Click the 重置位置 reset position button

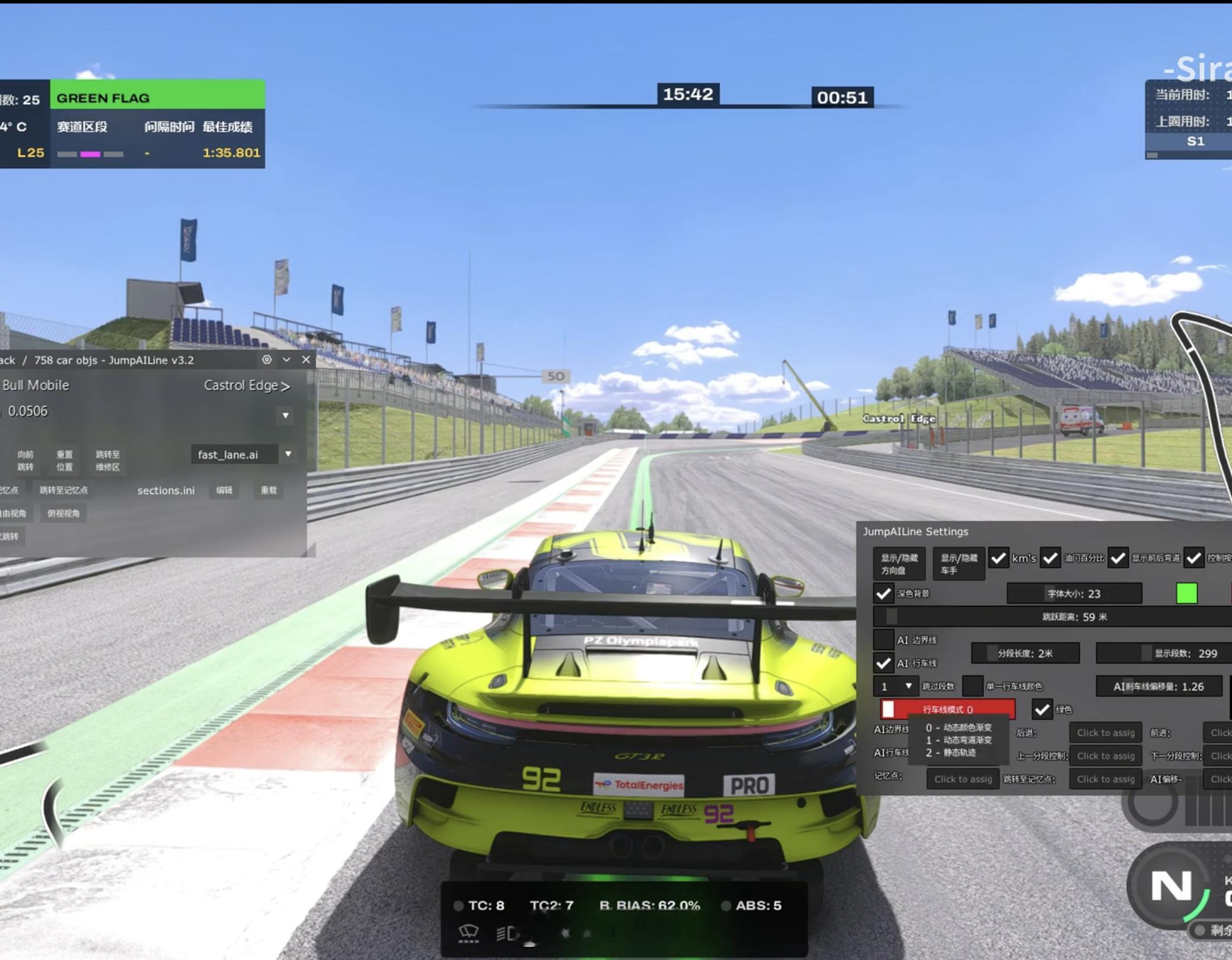pos(65,460)
